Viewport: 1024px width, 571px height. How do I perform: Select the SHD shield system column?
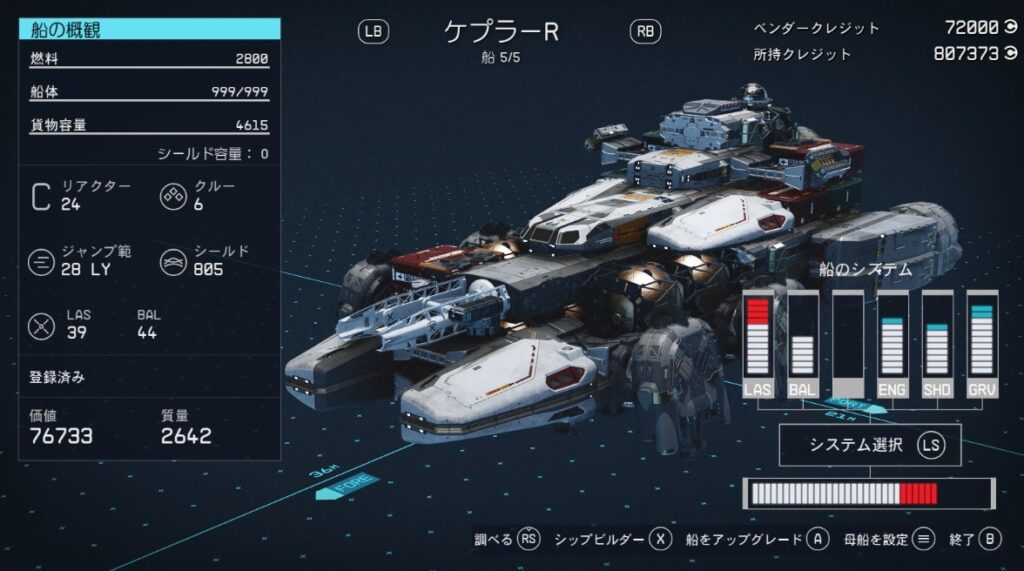tap(937, 345)
